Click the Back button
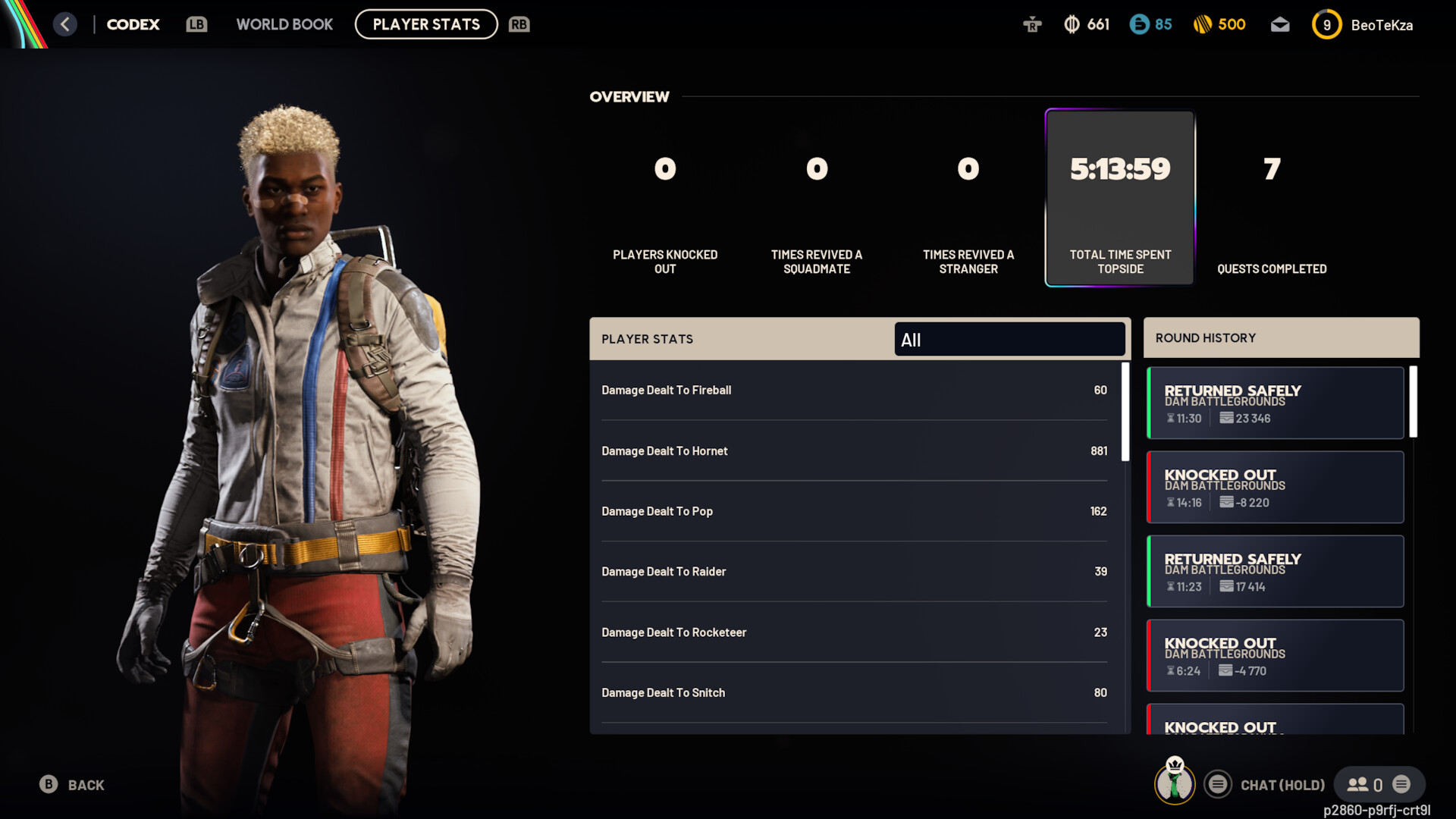The width and height of the screenshot is (1456, 819). tap(73, 785)
